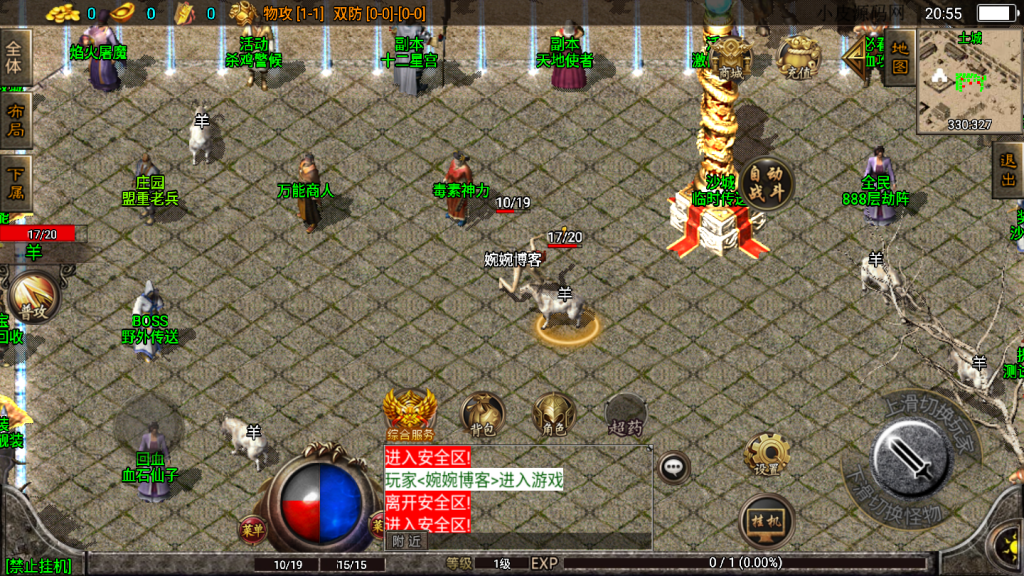Select the 布局 layout tab

(15, 120)
